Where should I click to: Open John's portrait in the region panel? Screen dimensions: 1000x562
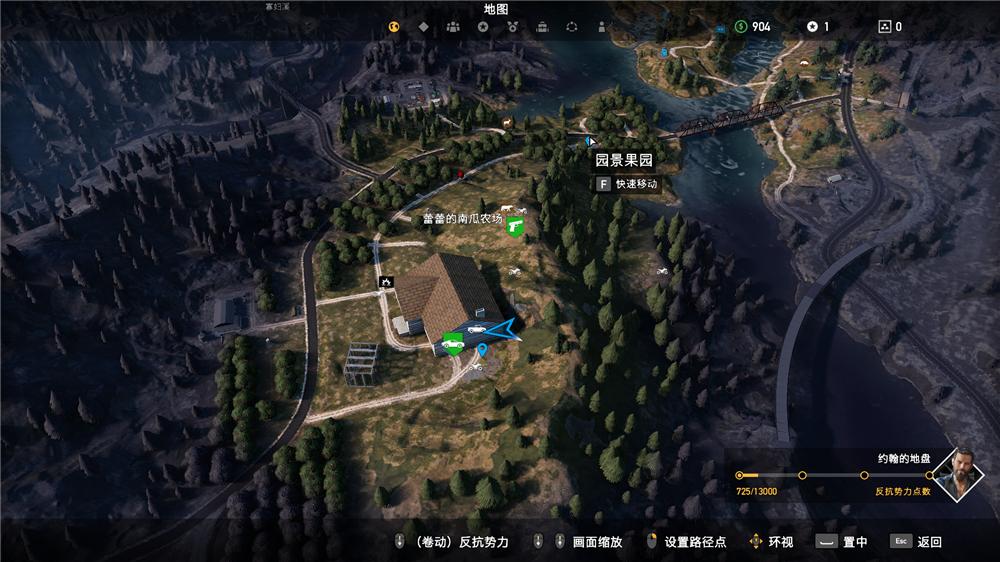(964, 475)
